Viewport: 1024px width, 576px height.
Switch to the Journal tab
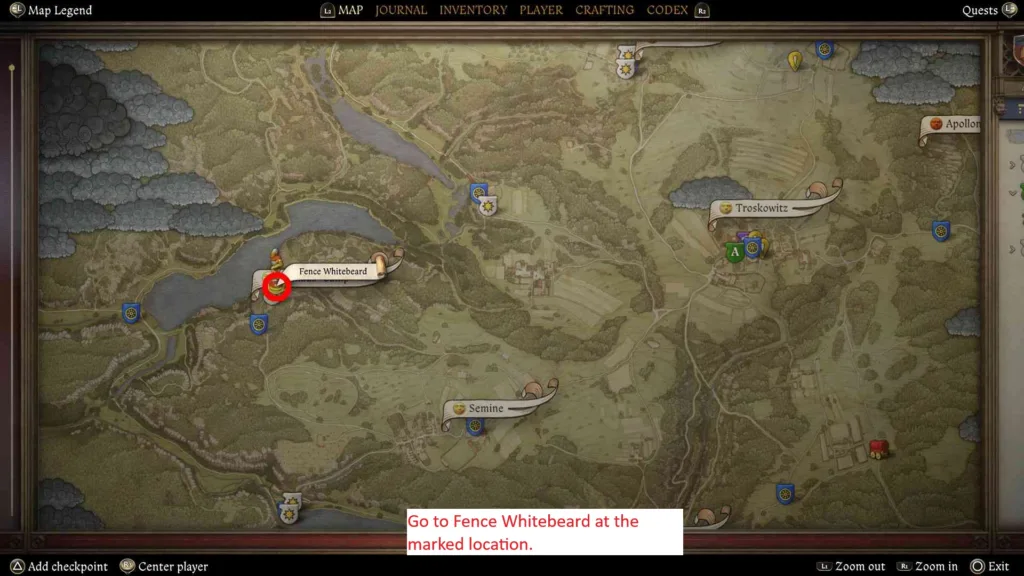coord(401,10)
